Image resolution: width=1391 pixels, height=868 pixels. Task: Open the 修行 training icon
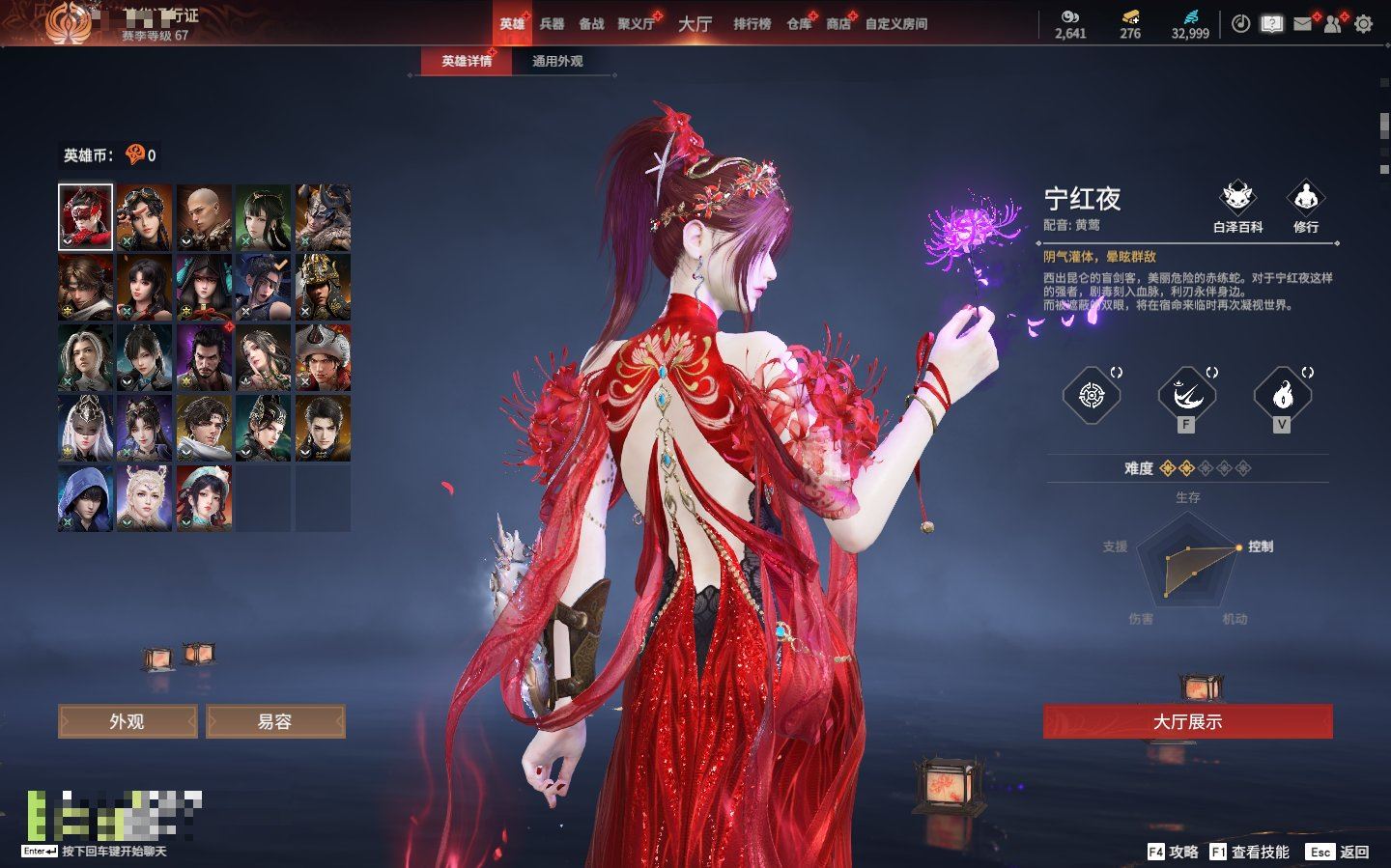coord(1306,206)
